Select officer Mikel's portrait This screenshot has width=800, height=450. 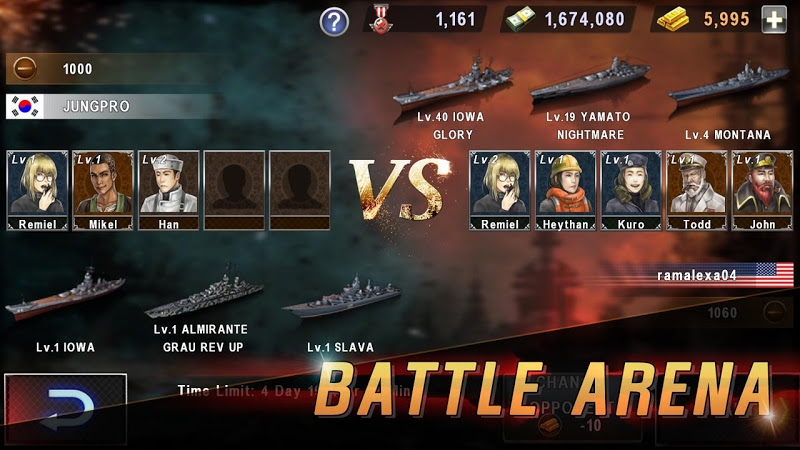pos(103,188)
